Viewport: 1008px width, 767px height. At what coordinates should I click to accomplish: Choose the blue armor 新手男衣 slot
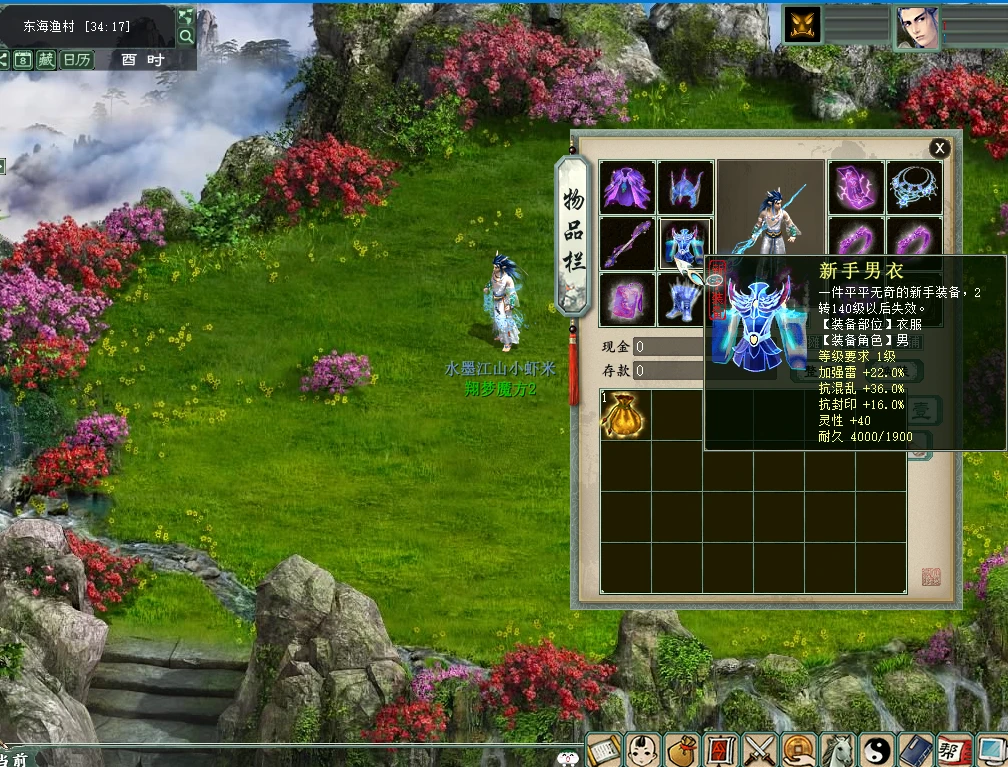point(684,243)
